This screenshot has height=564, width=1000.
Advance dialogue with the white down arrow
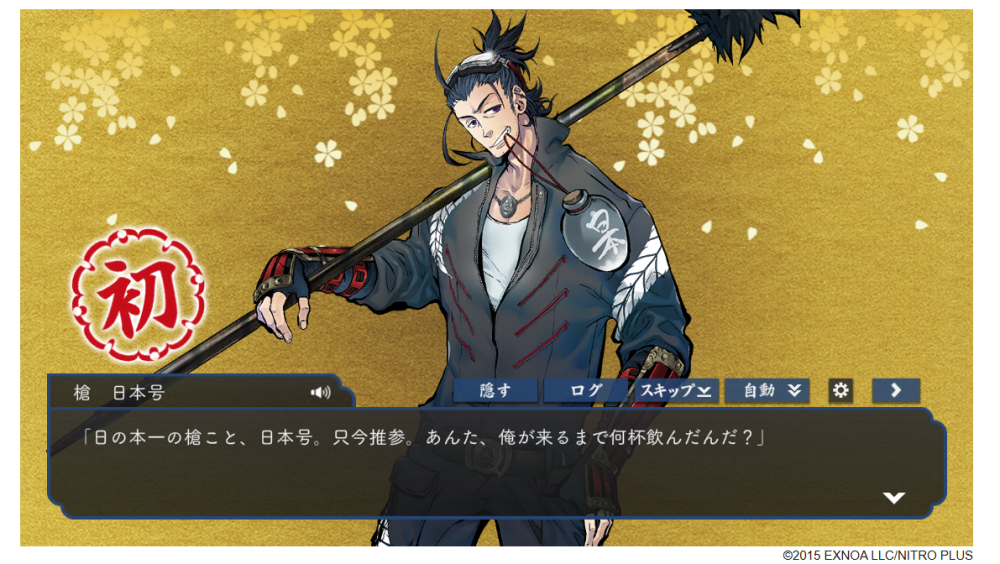click(894, 497)
